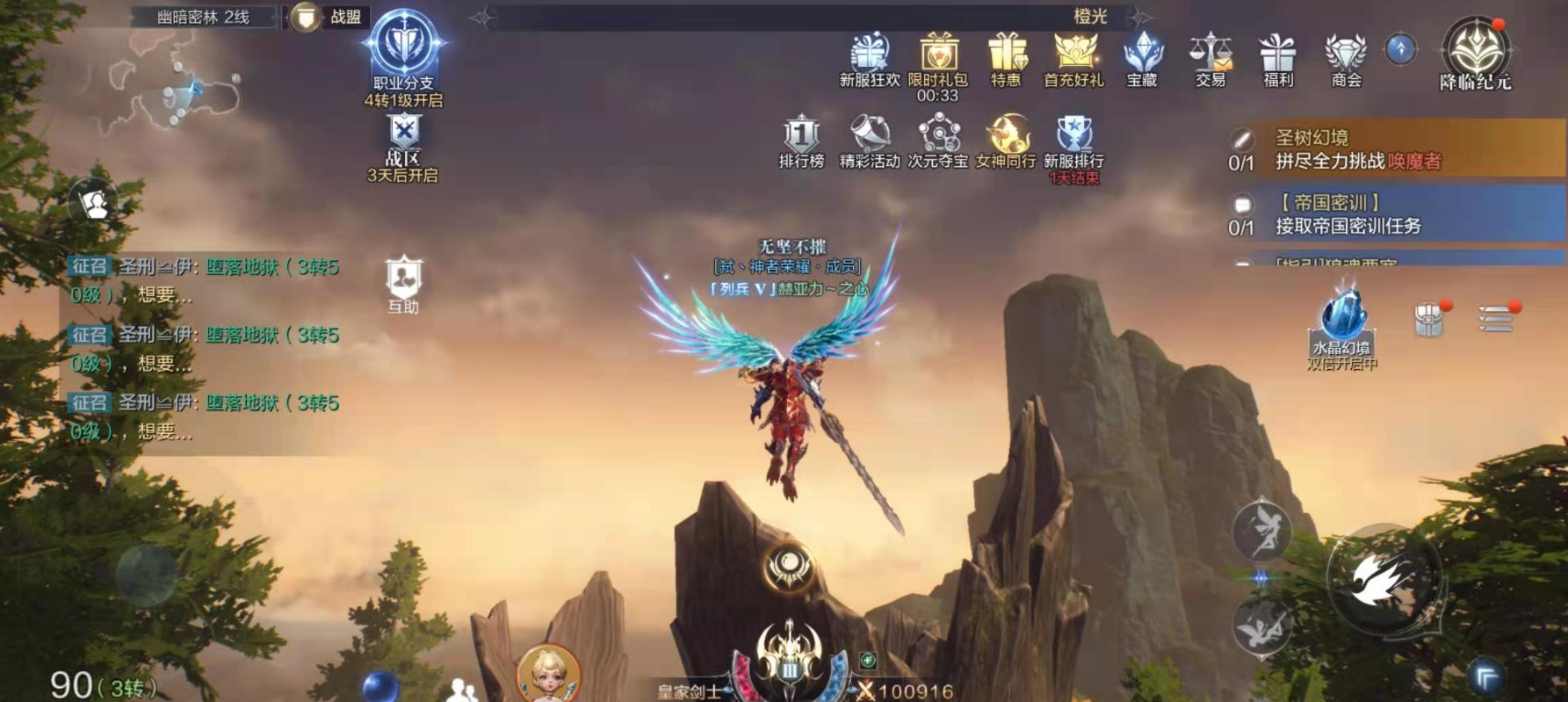This screenshot has width=1568, height=702.
Task: Open the 宝藏 treasure menu
Action: [1142, 55]
